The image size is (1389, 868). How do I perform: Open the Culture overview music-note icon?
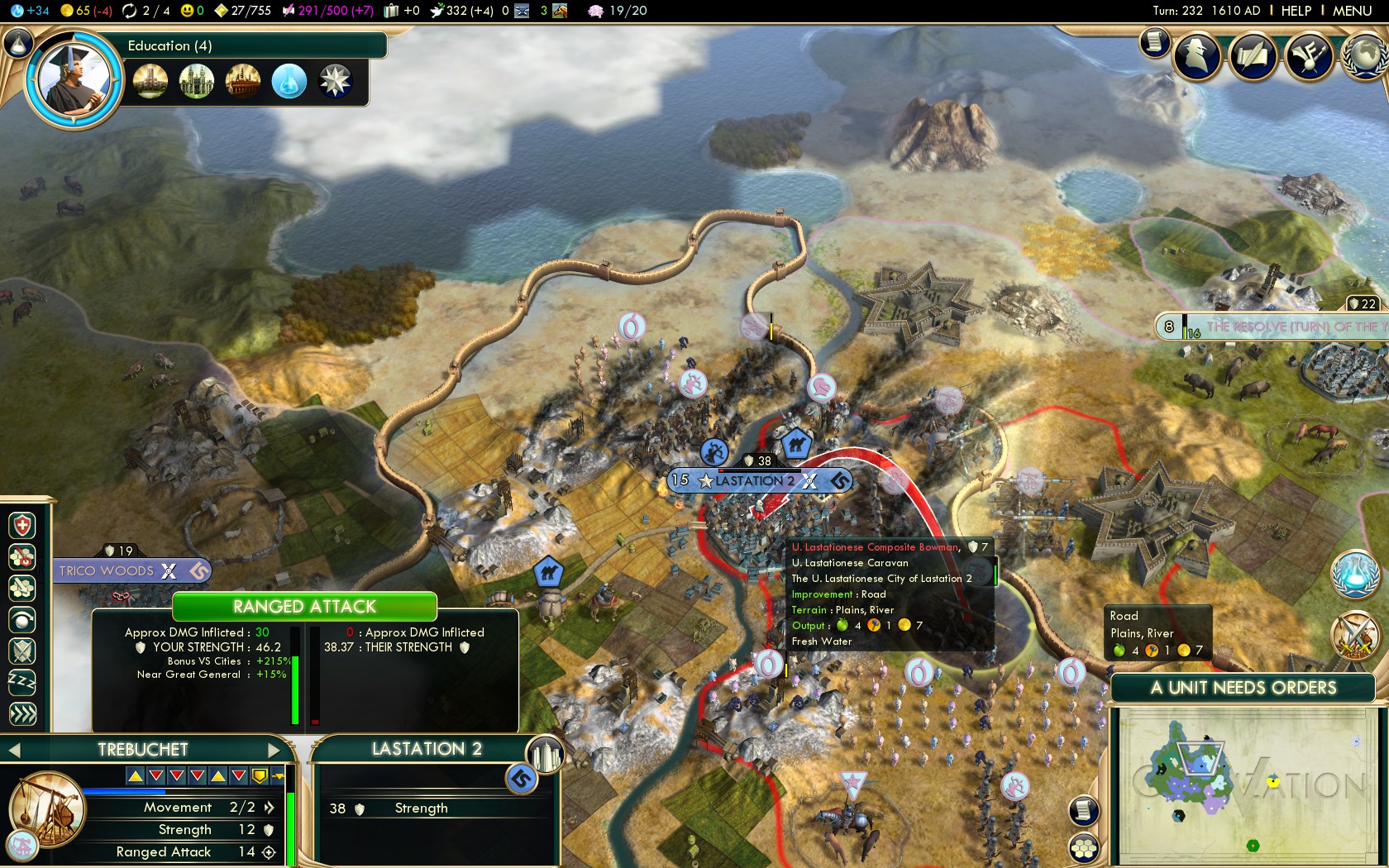[x=1308, y=57]
